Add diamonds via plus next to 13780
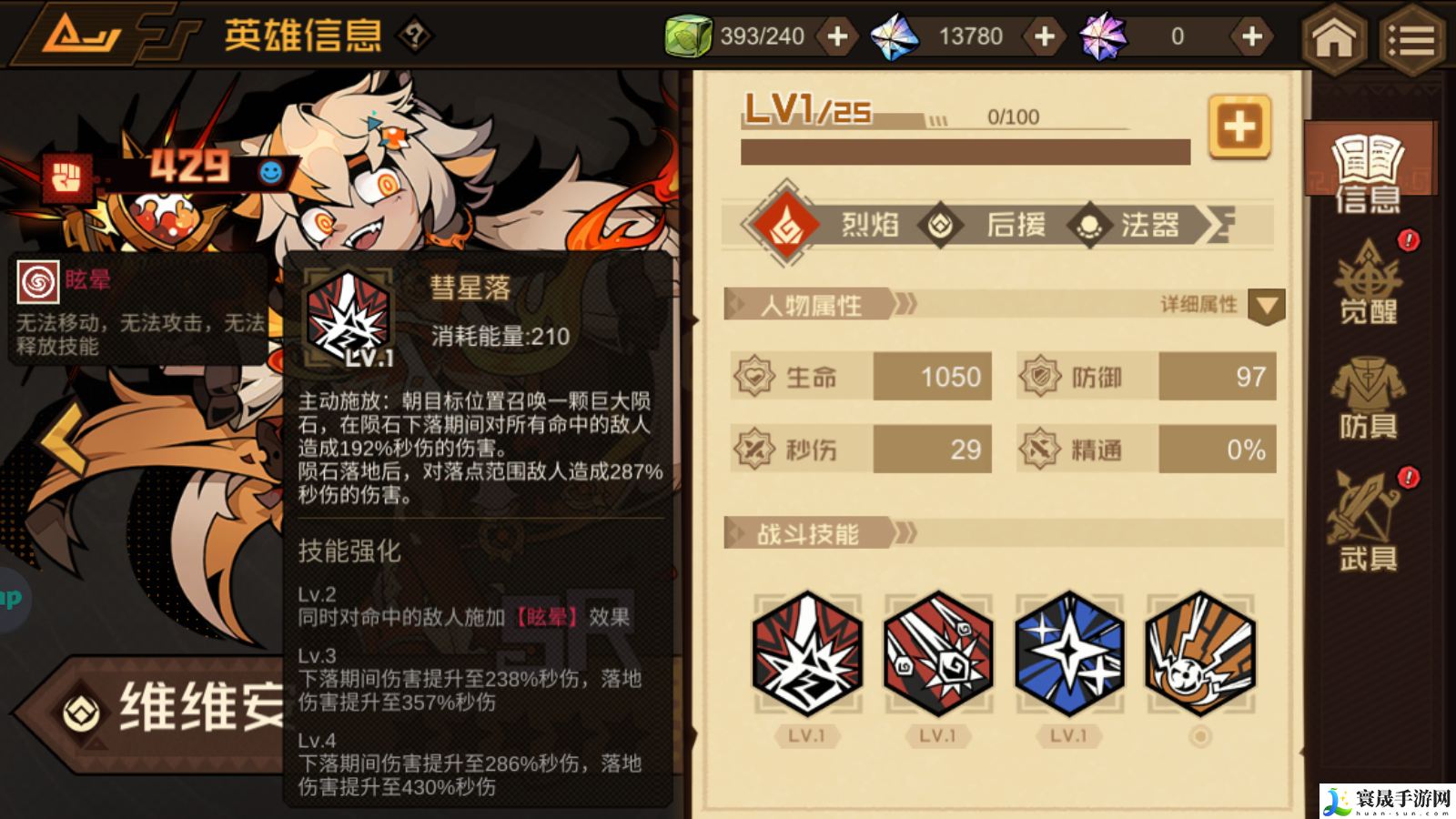The width and height of the screenshot is (1456, 819). [x=1043, y=36]
